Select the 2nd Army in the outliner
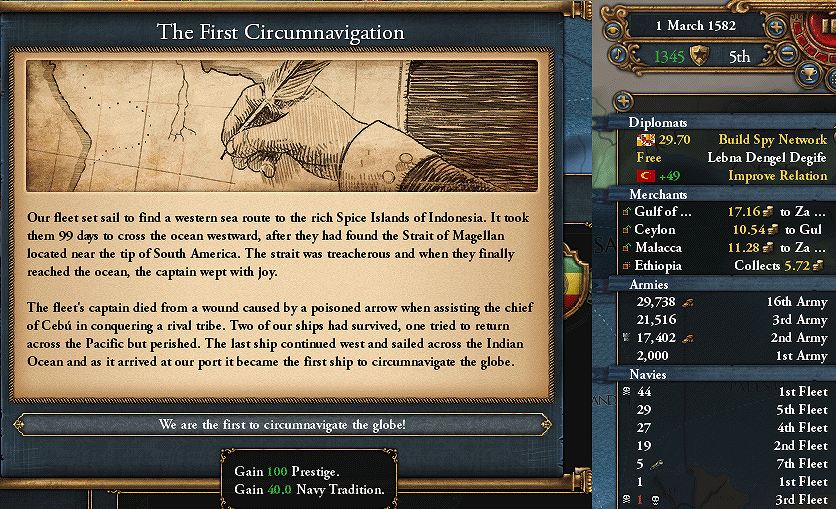The width and height of the screenshot is (836, 509). 728,338
